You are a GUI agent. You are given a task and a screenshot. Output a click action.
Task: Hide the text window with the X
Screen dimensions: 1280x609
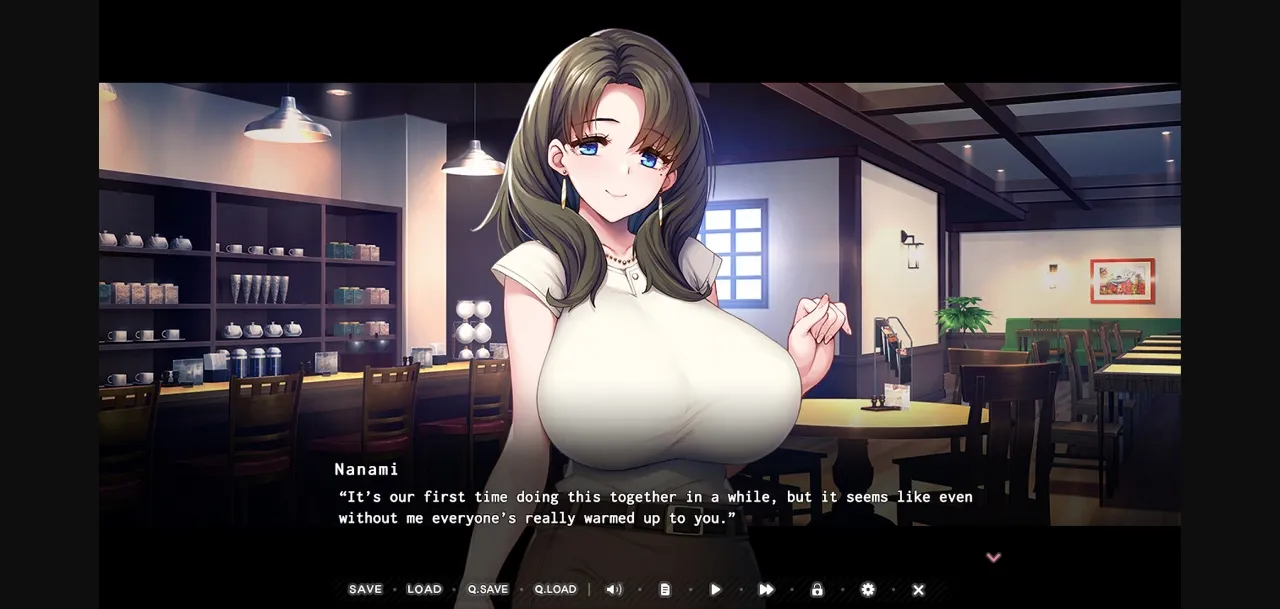[x=918, y=589]
